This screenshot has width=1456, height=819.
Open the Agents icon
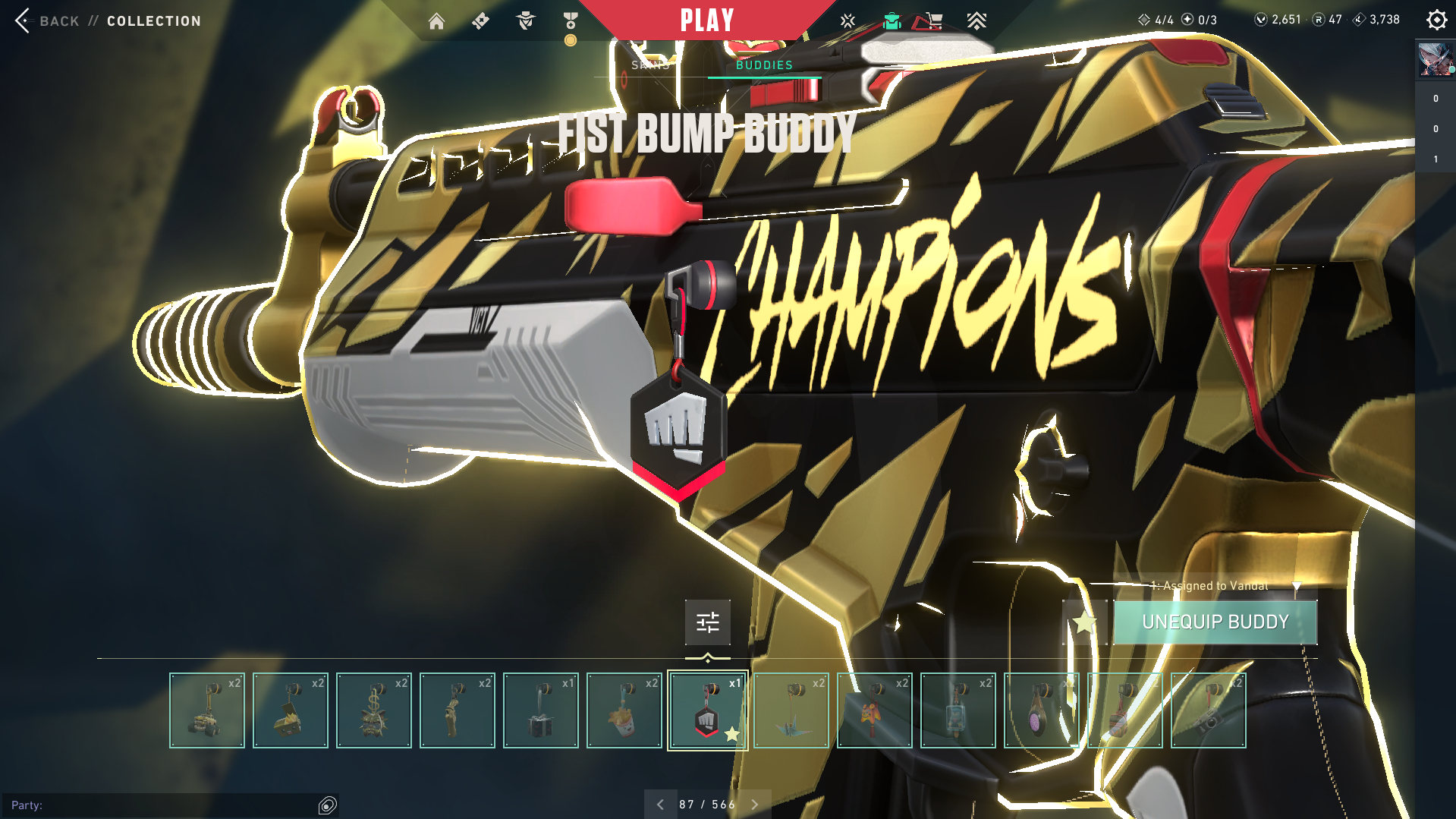525,21
